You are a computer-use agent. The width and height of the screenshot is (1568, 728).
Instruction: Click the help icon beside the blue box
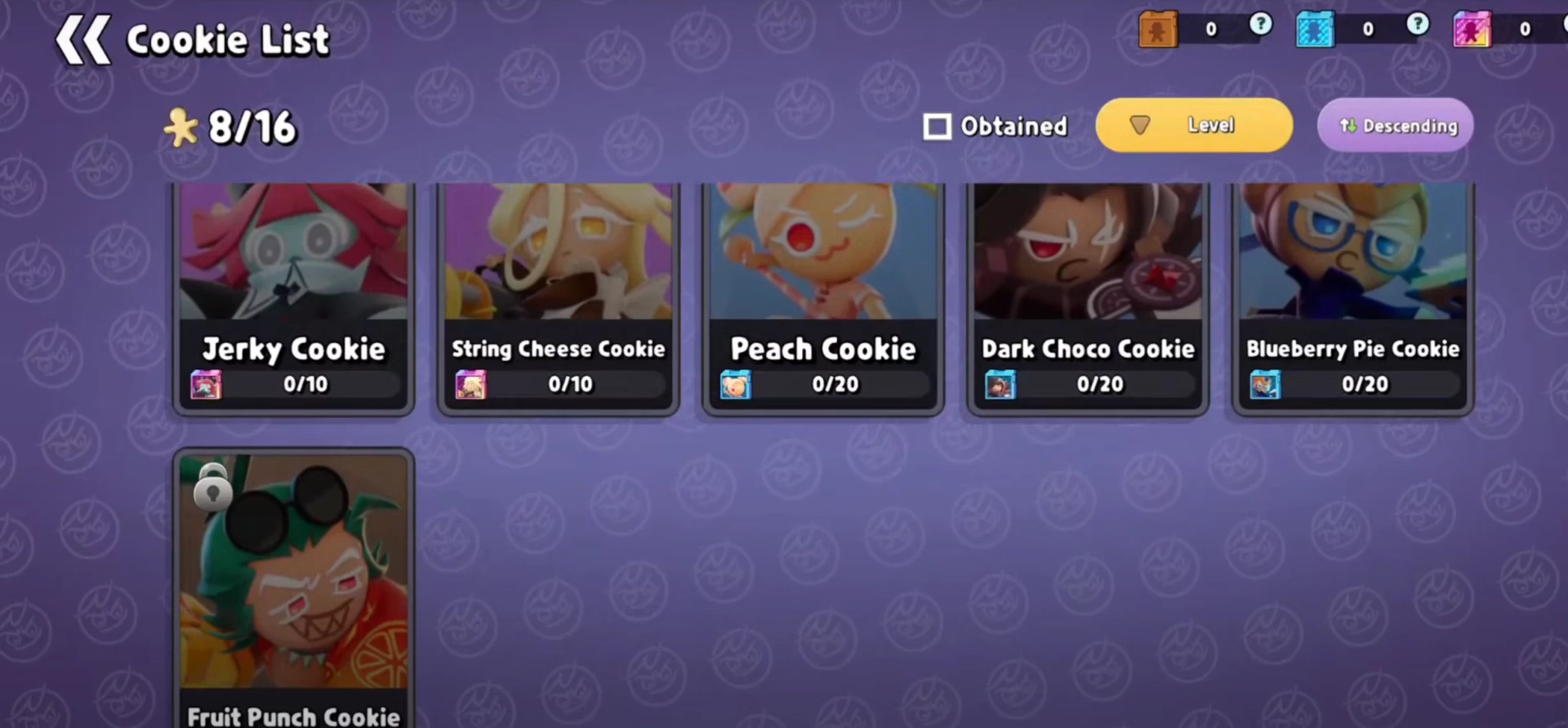1418,25
